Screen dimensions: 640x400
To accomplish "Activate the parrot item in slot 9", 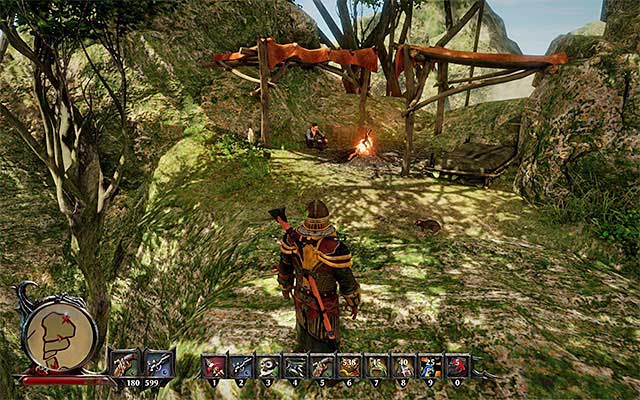I will [x=430, y=366].
